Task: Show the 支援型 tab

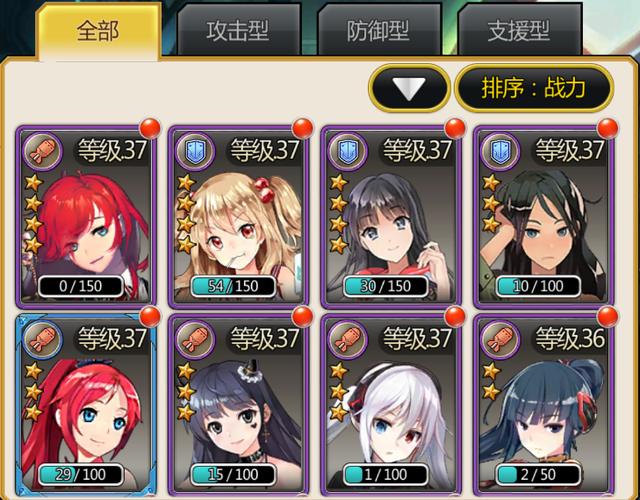Action: (x=520, y=31)
